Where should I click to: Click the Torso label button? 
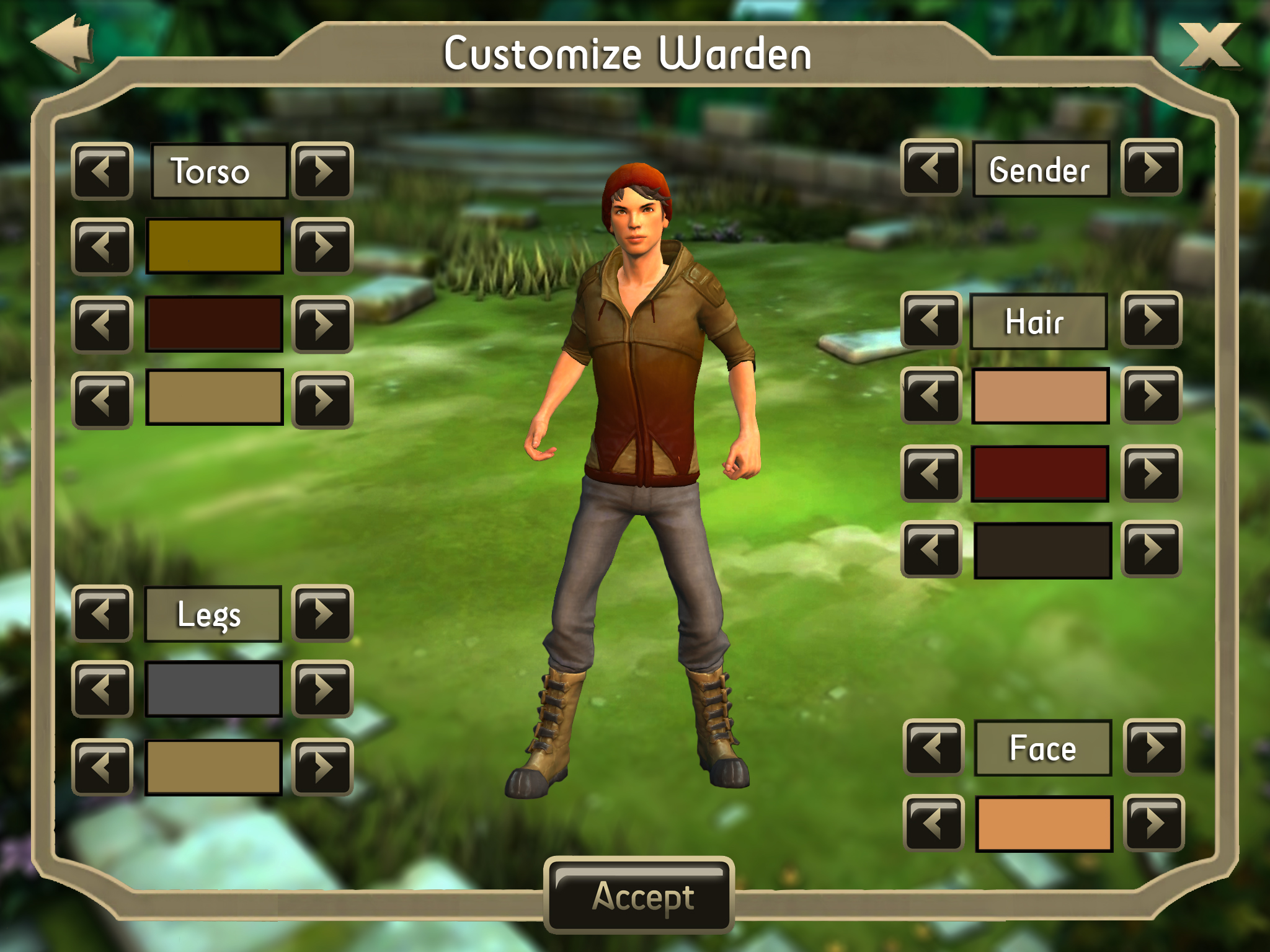coord(219,171)
